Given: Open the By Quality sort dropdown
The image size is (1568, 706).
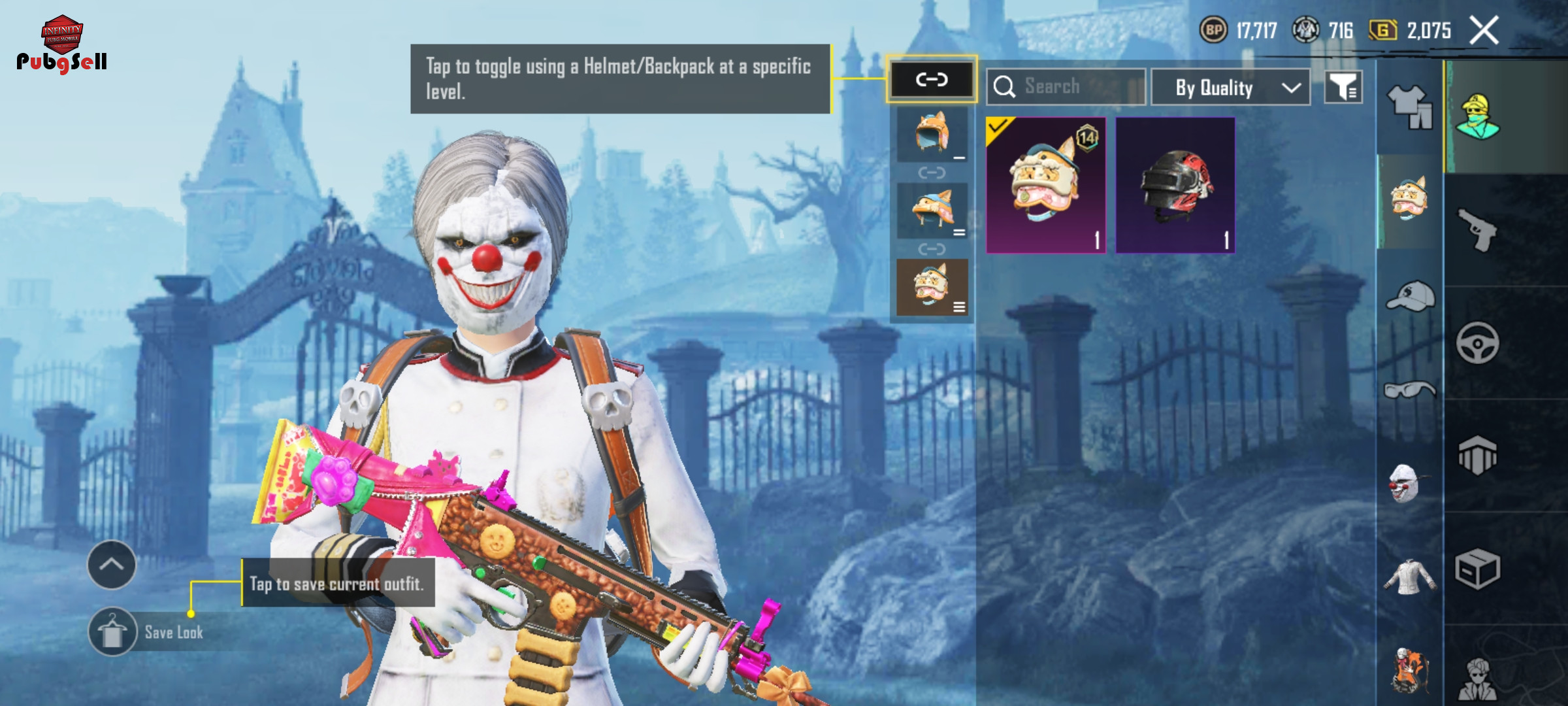Looking at the screenshot, I should 1230,88.
